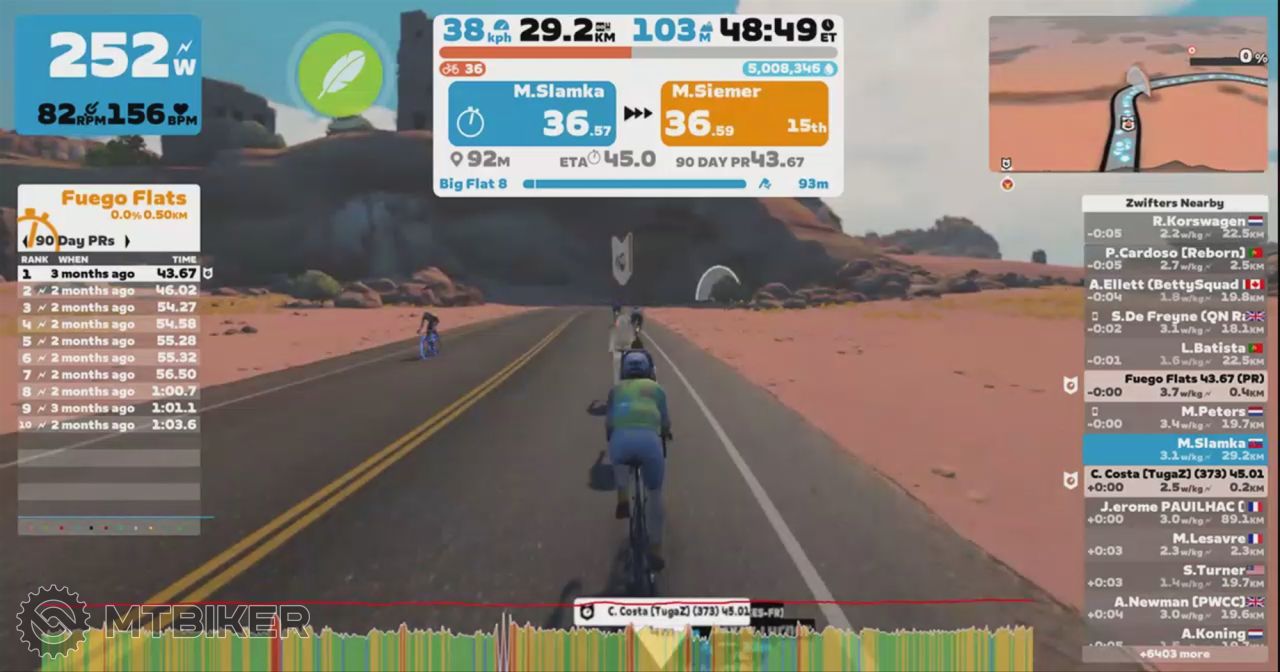Select the rank 1 PR entry 43.67

coord(108,273)
